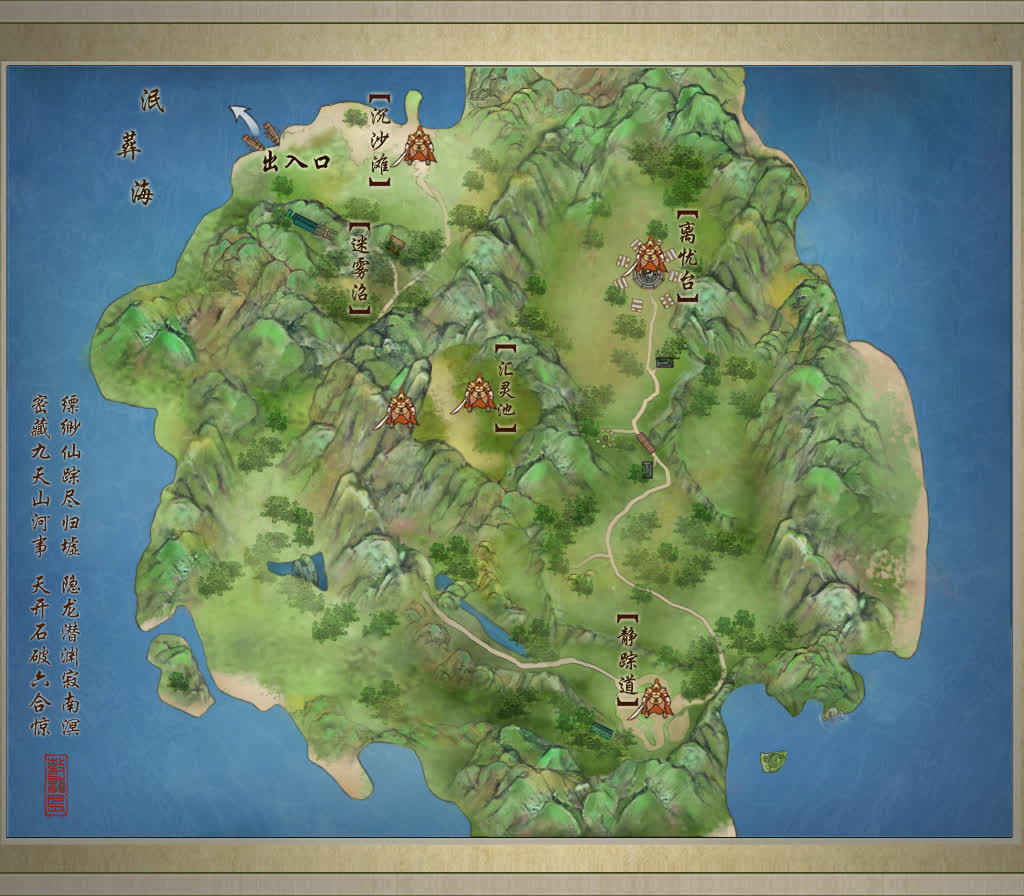
Task: Click the warrior marker at 离忧台 plaza
Action: [x=649, y=259]
